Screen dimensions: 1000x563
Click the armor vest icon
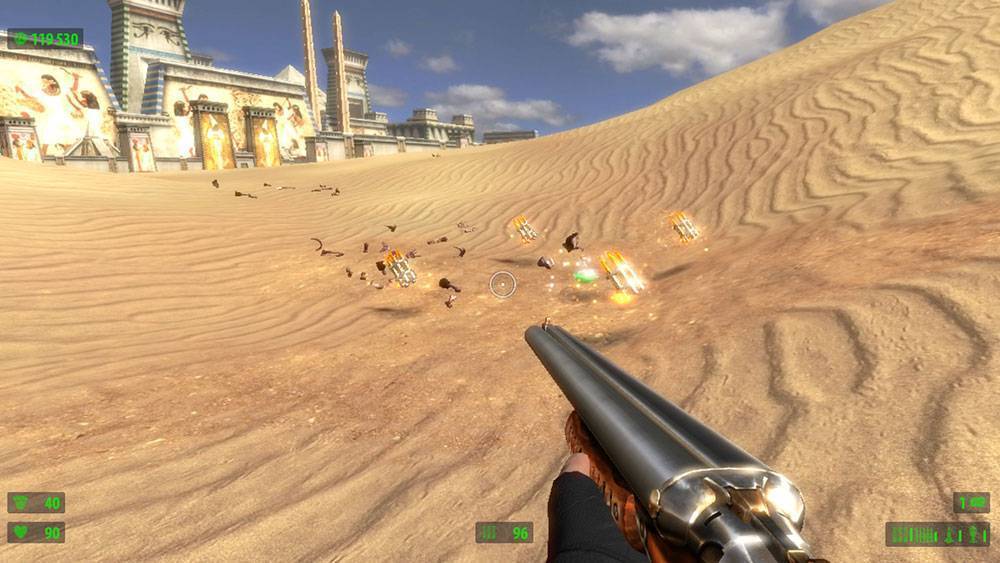pos(21,503)
